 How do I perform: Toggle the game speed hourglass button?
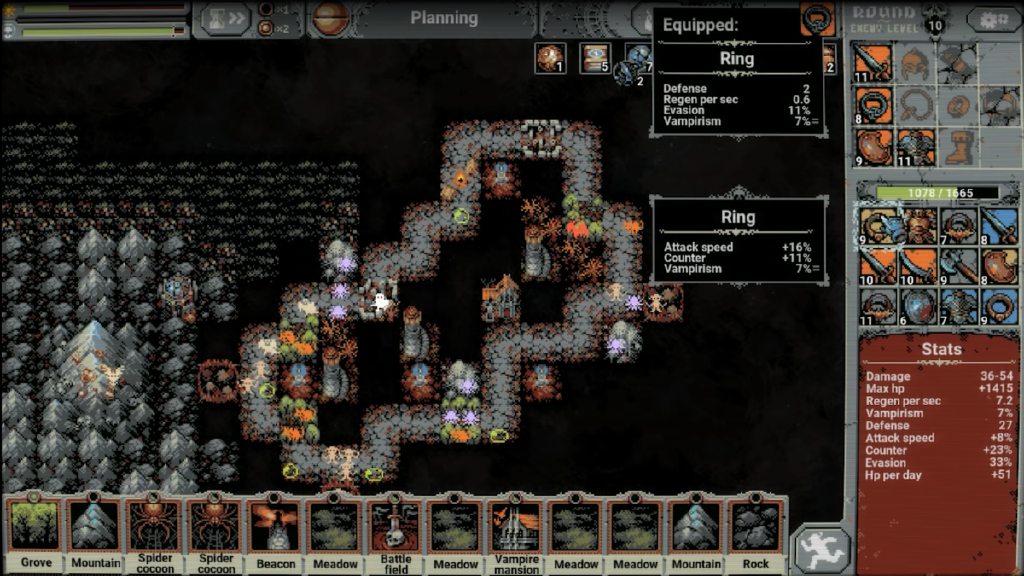pyautogui.click(x=222, y=19)
